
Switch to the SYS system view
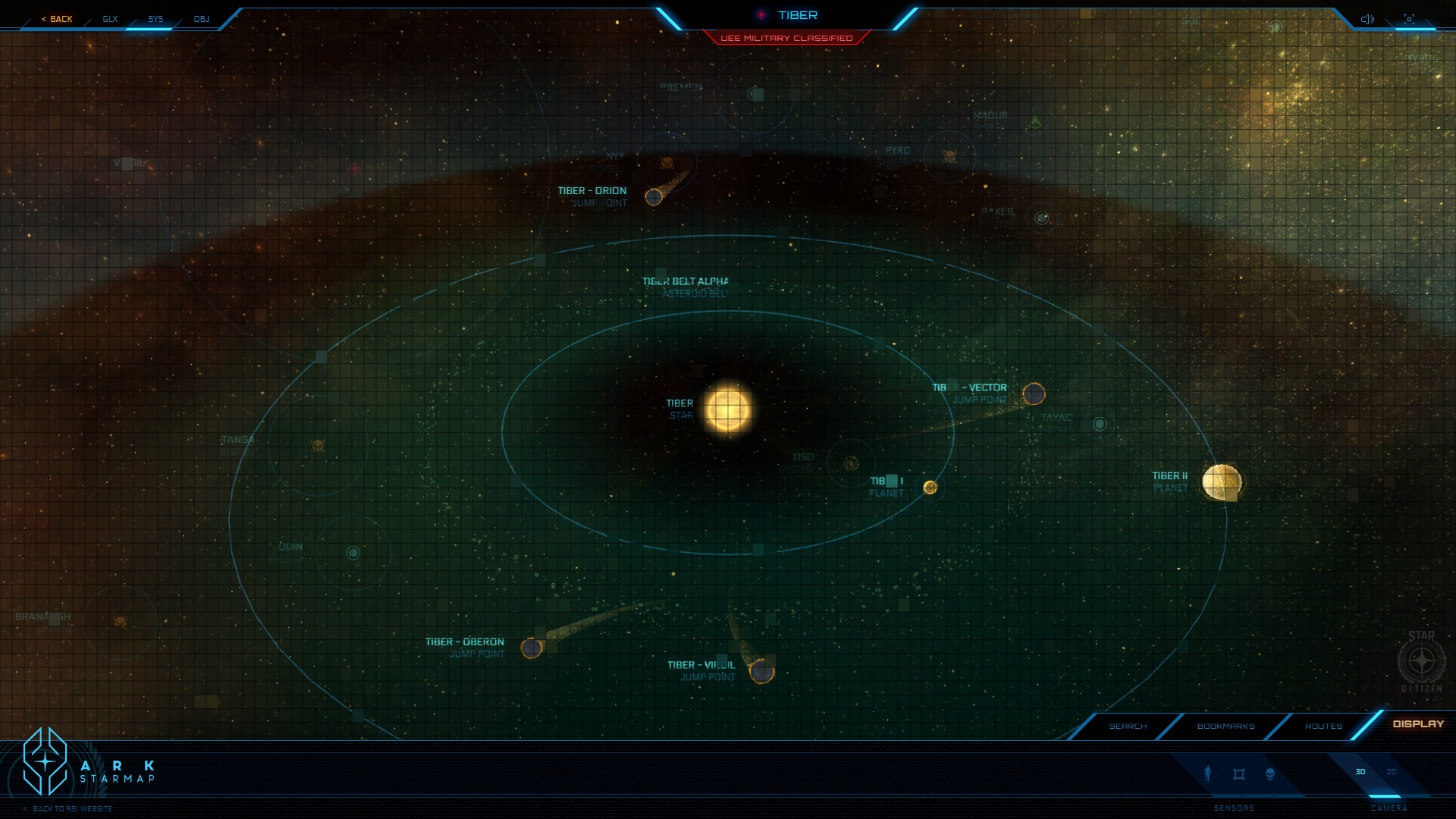tap(155, 19)
